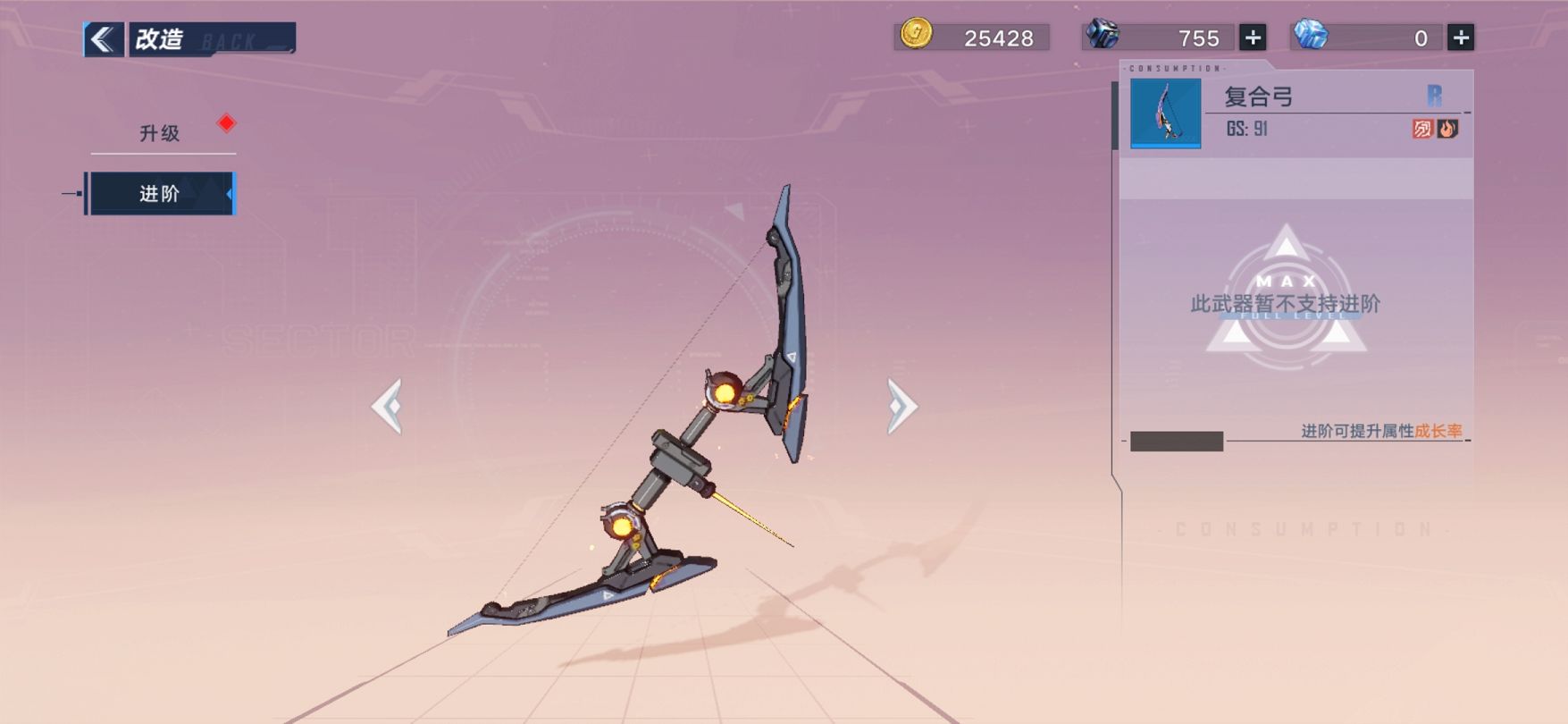Image resolution: width=1568 pixels, height=724 pixels.
Task: Open the 复合弓 weapon thumbnail
Action: coord(1165,113)
